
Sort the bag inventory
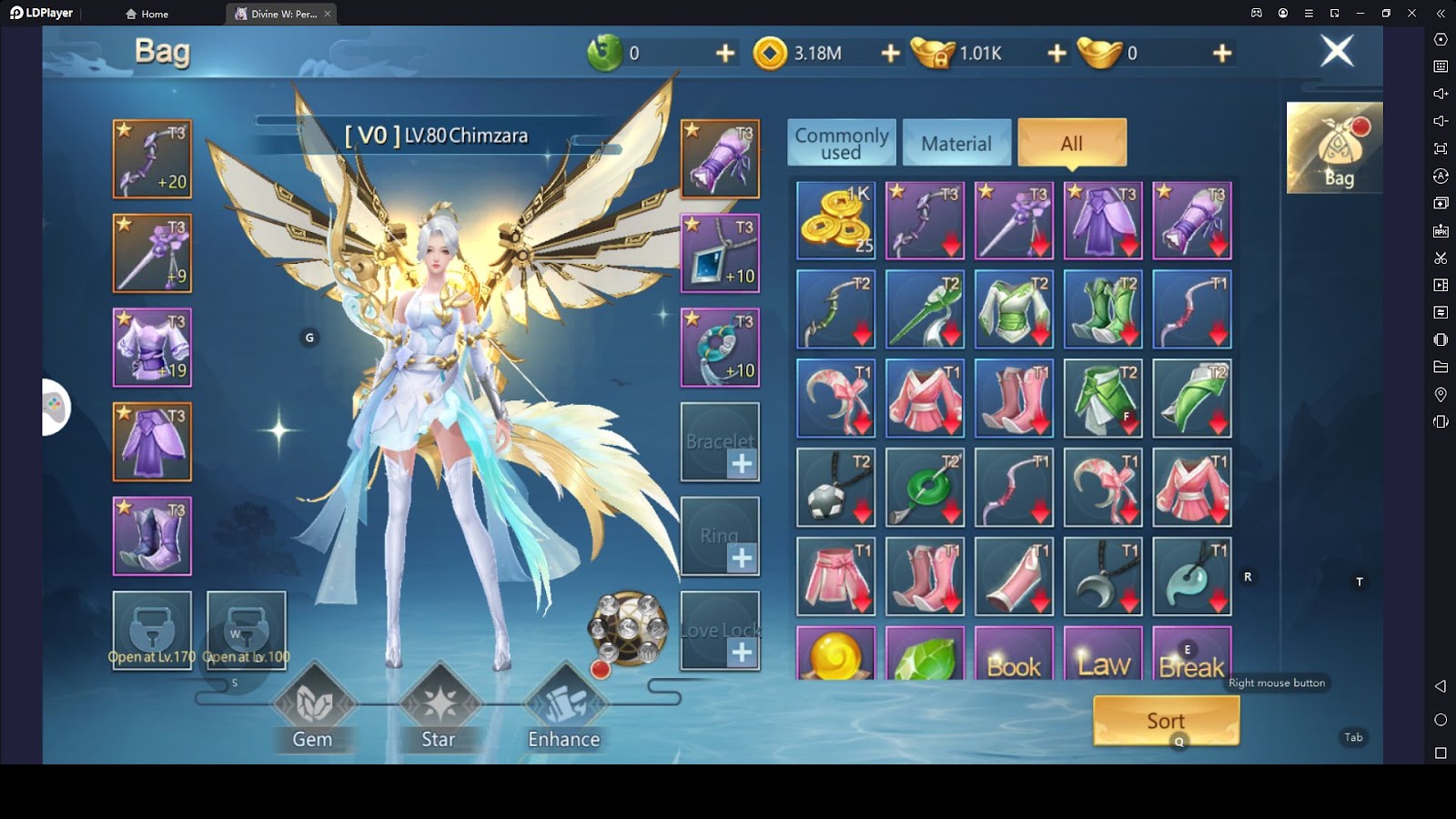1166,721
